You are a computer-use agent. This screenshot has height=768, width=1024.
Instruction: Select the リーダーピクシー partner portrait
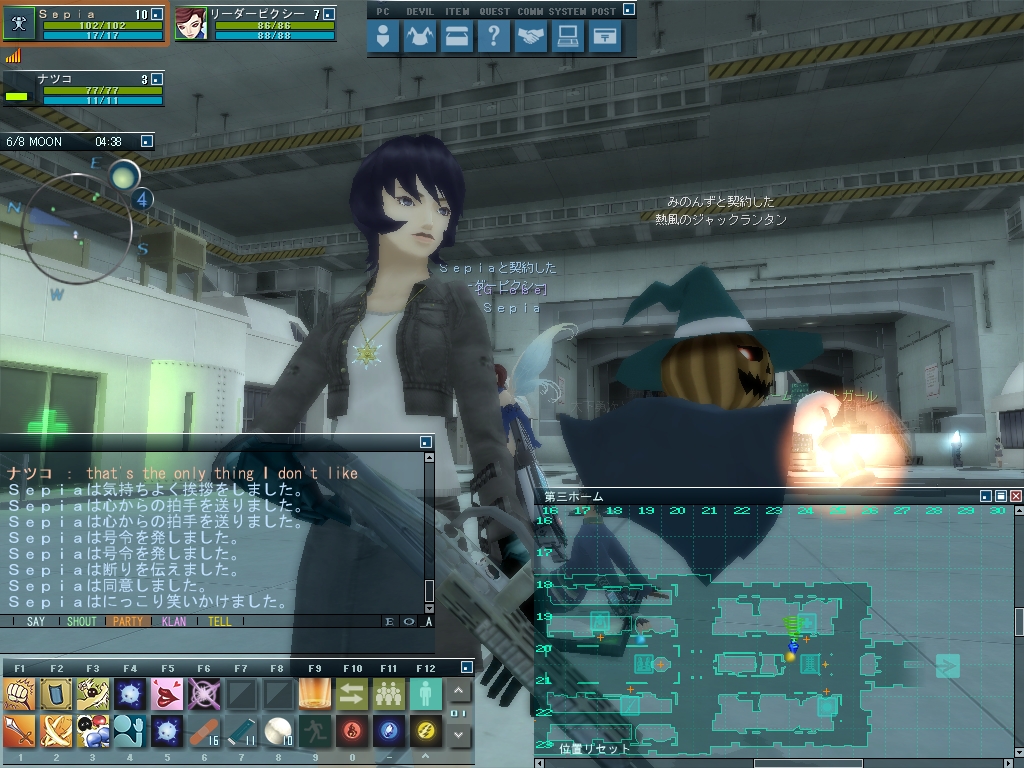point(190,24)
